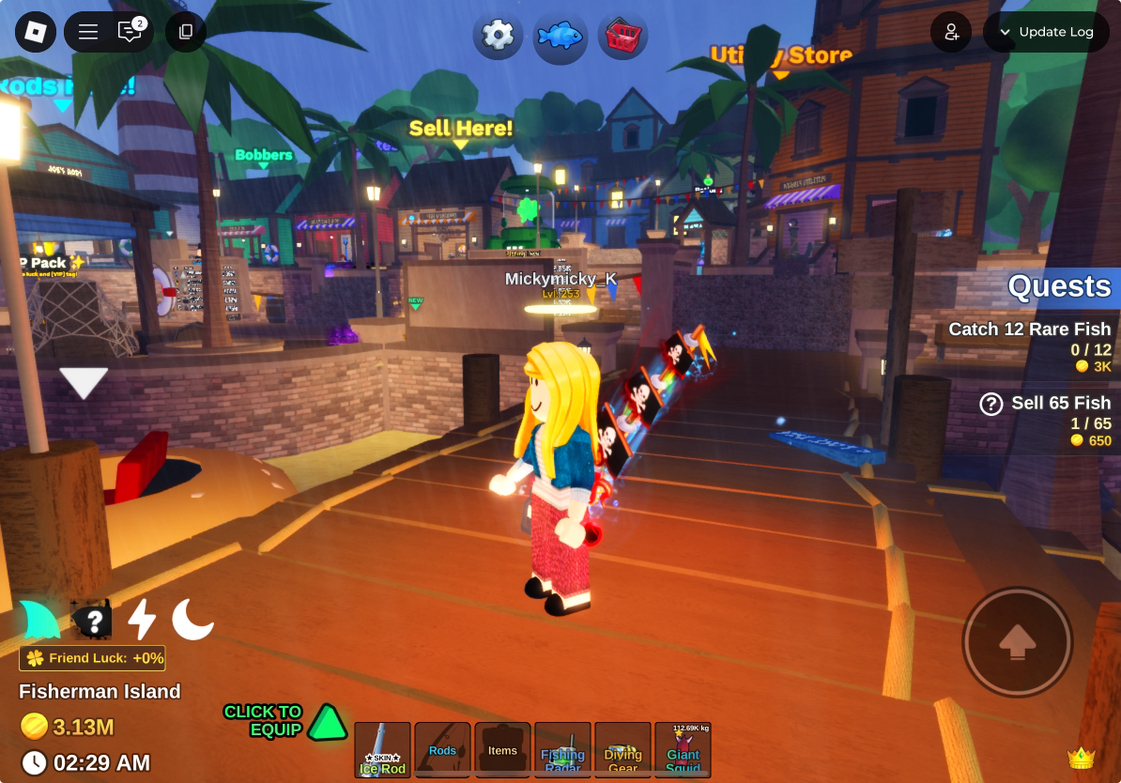Screen dimensions: 1121x783
Task: Open the red shopping basket store
Action: tap(622, 36)
